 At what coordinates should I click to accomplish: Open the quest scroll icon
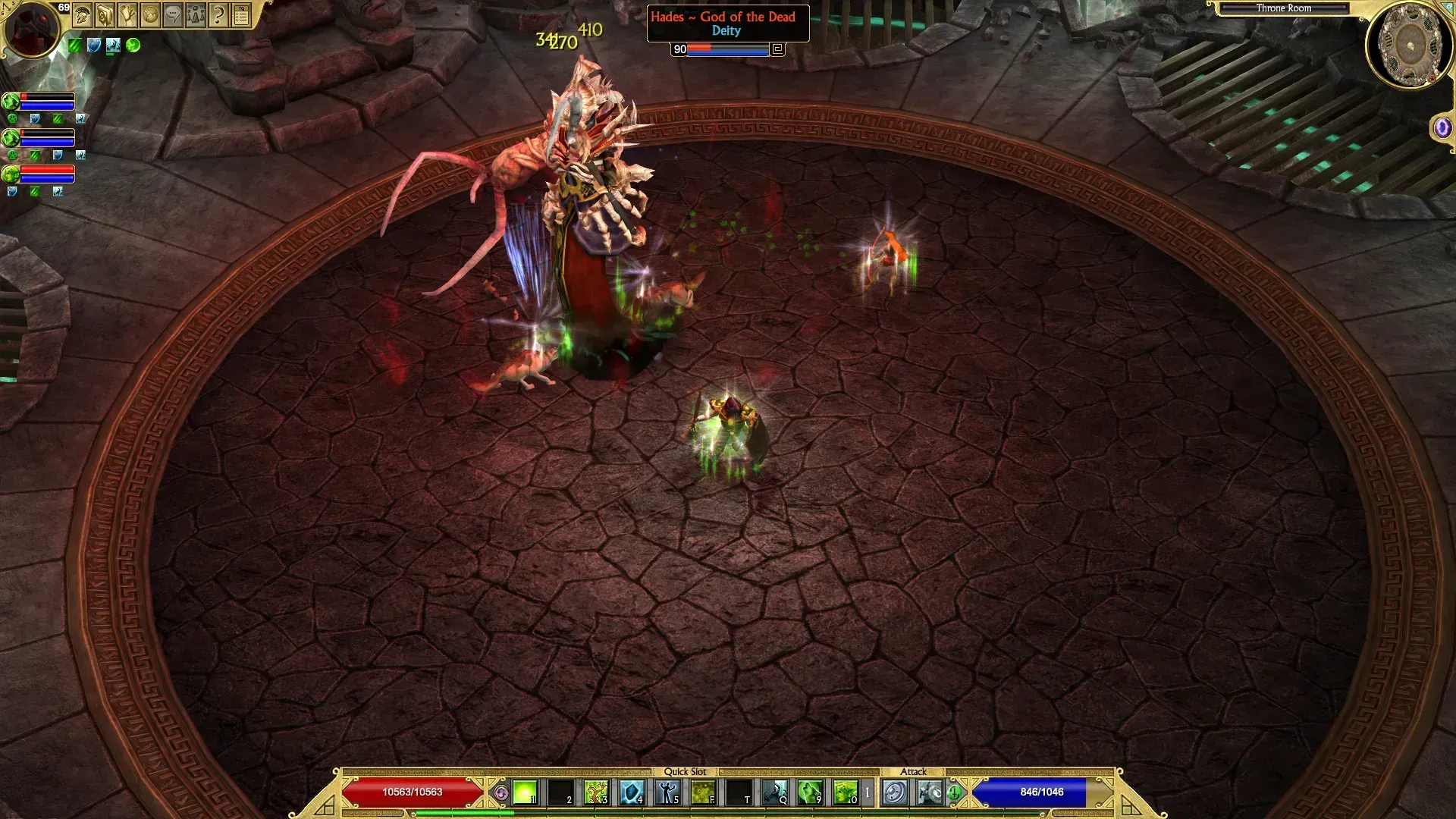(128, 14)
